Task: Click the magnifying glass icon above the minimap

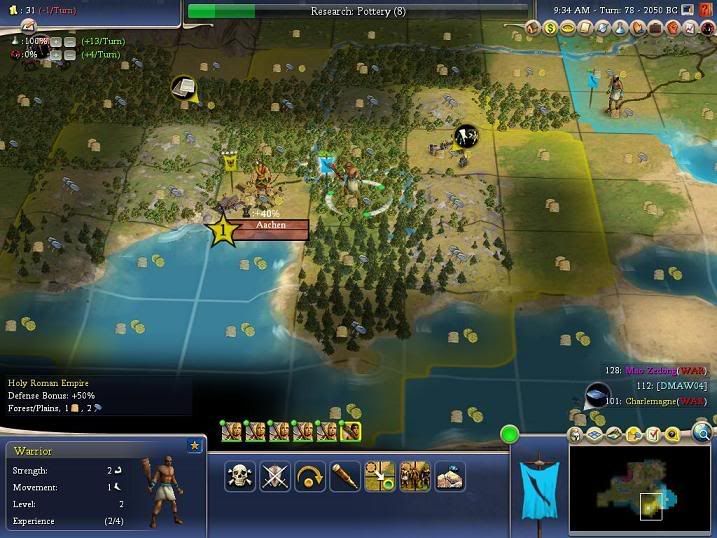Action: point(702,433)
